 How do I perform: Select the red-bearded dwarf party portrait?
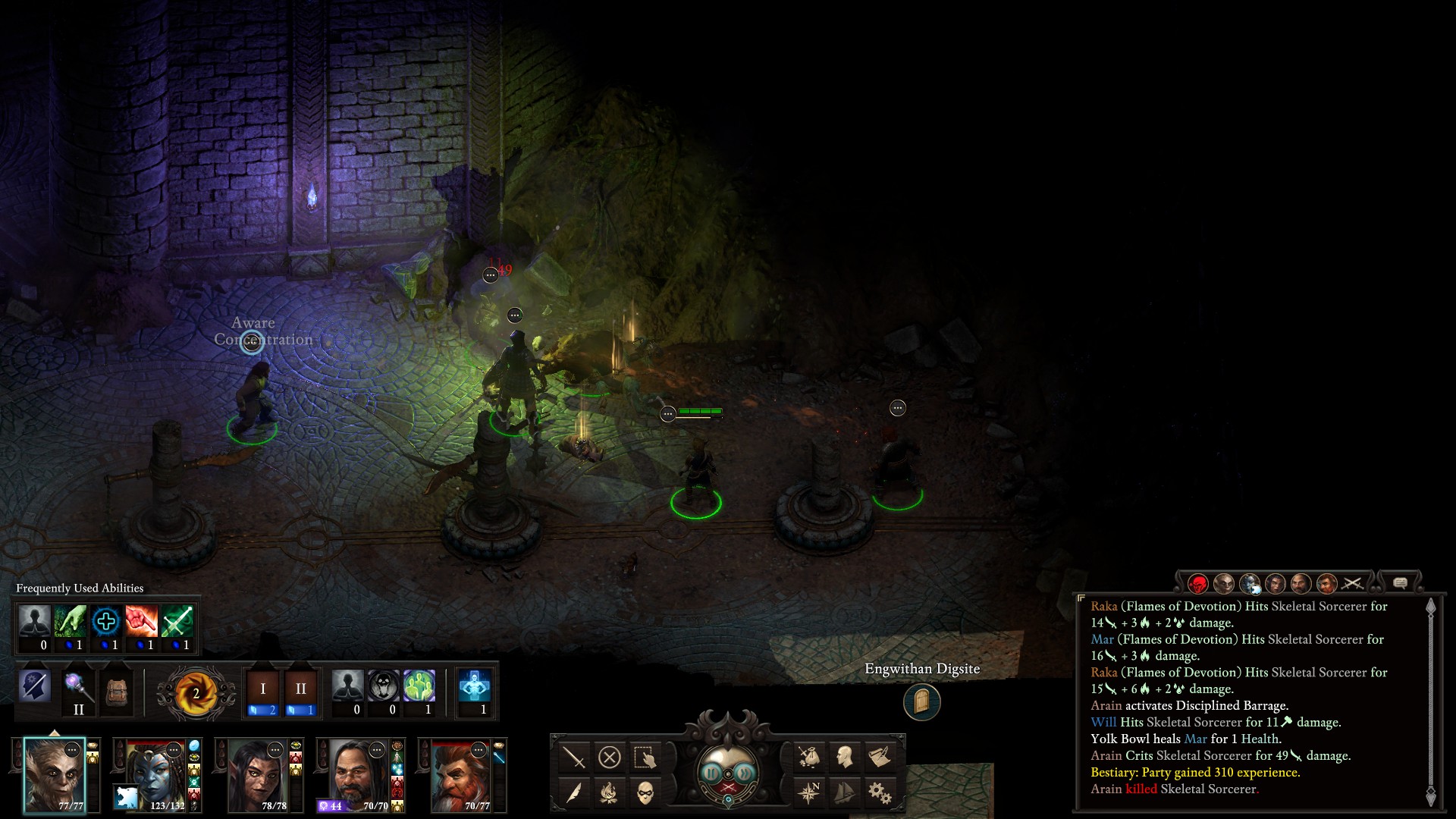pyautogui.click(x=461, y=776)
